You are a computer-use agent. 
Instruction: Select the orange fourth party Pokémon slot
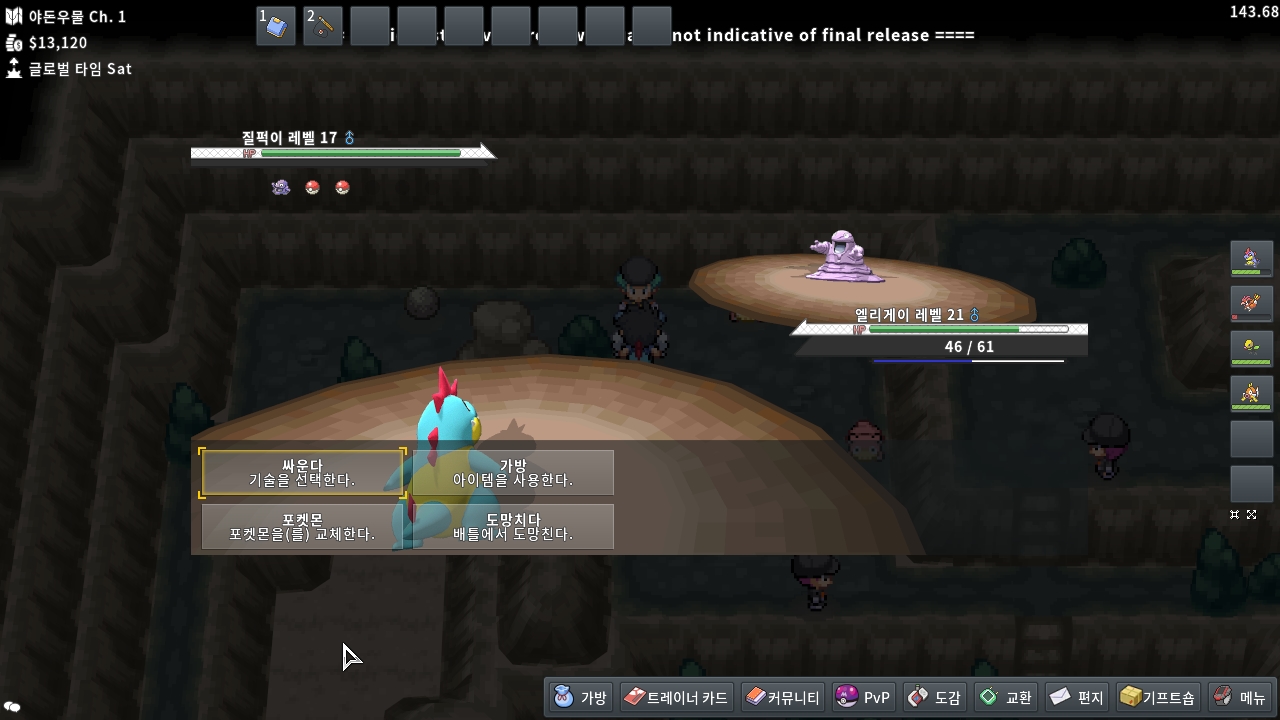tap(1251, 393)
